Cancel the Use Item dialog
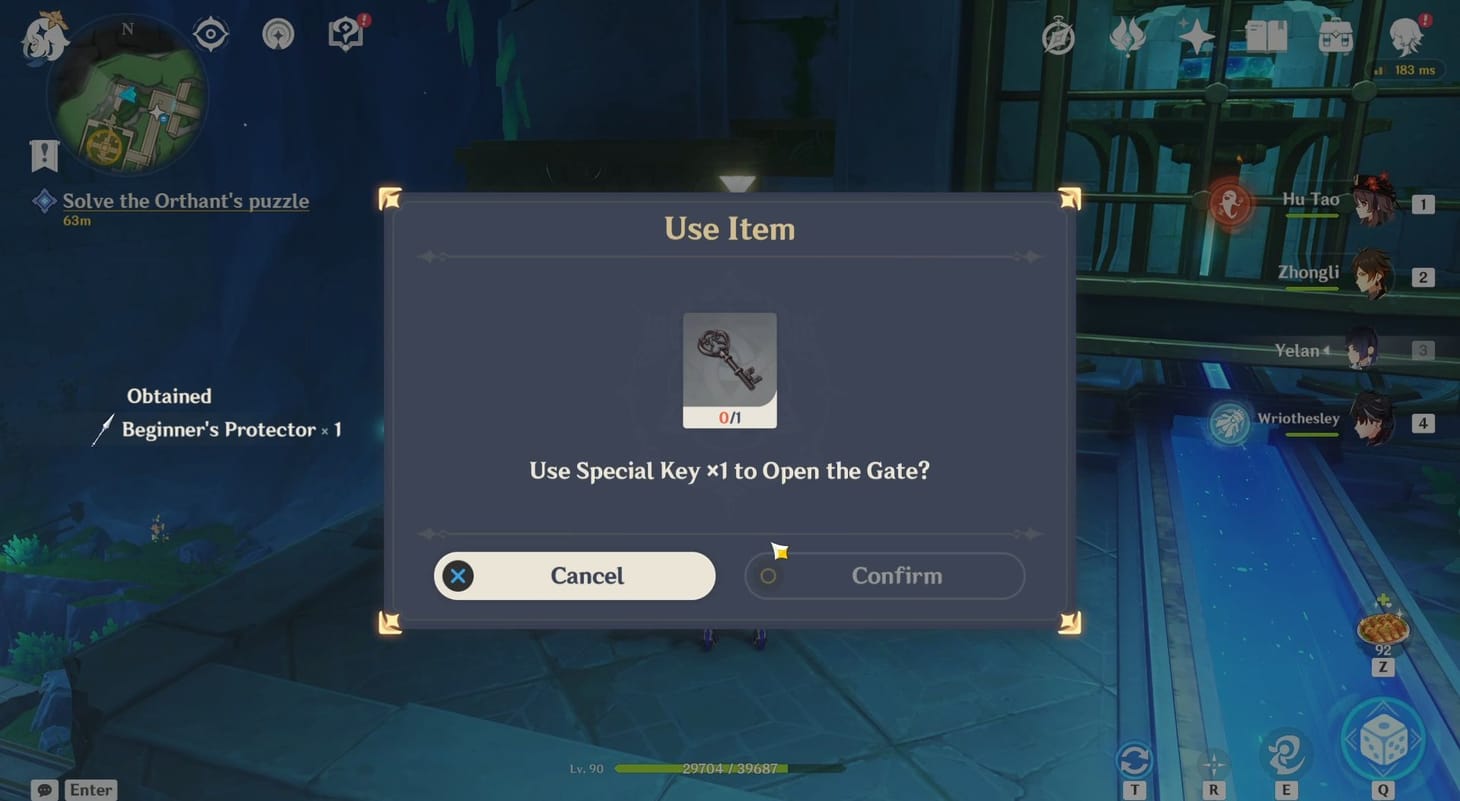This screenshot has height=801, width=1460. pyautogui.click(x=574, y=575)
